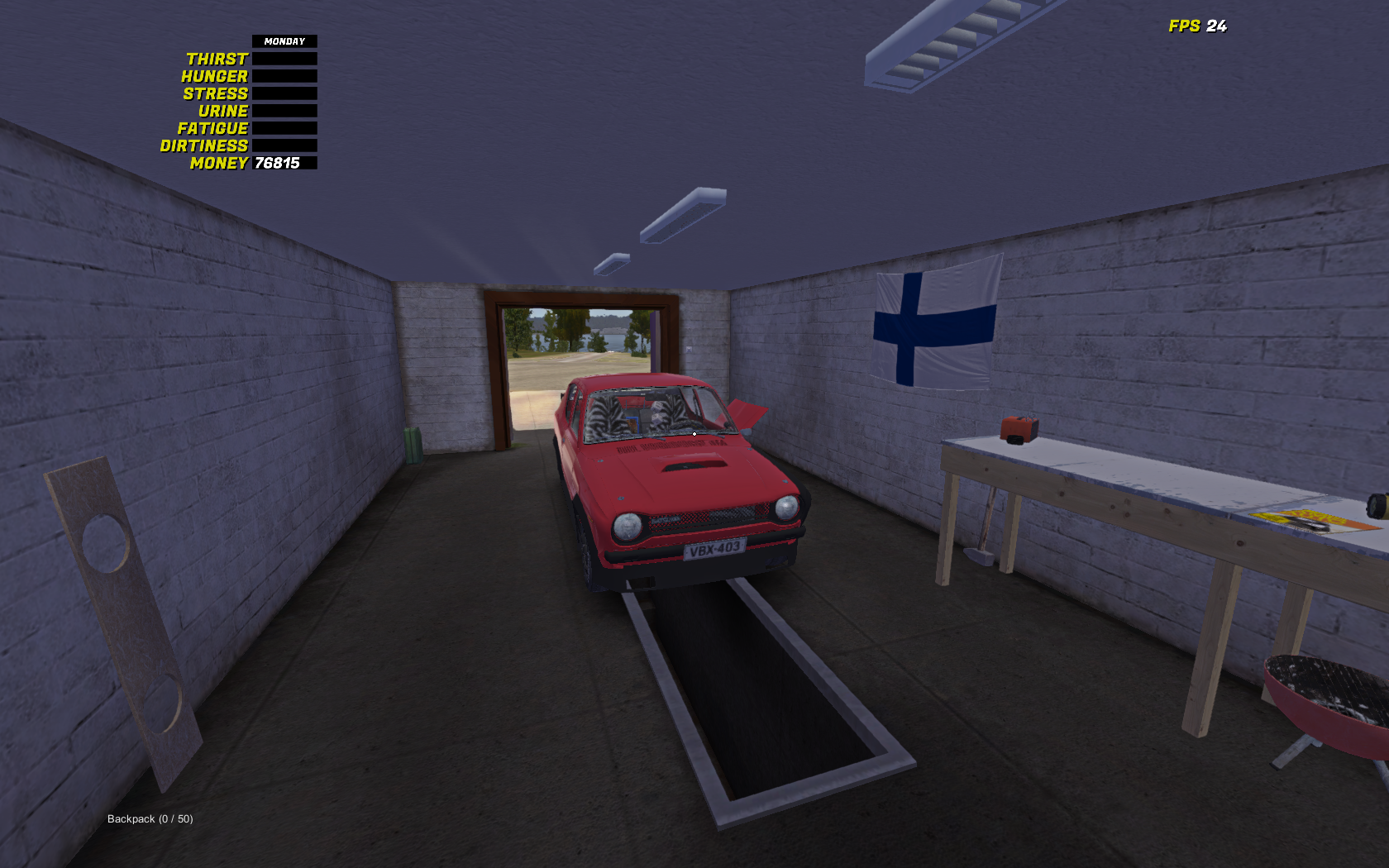This screenshot has height=868, width=1389.
Task: Click the MONDAY day label above the stats
Action: pos(283,41)
